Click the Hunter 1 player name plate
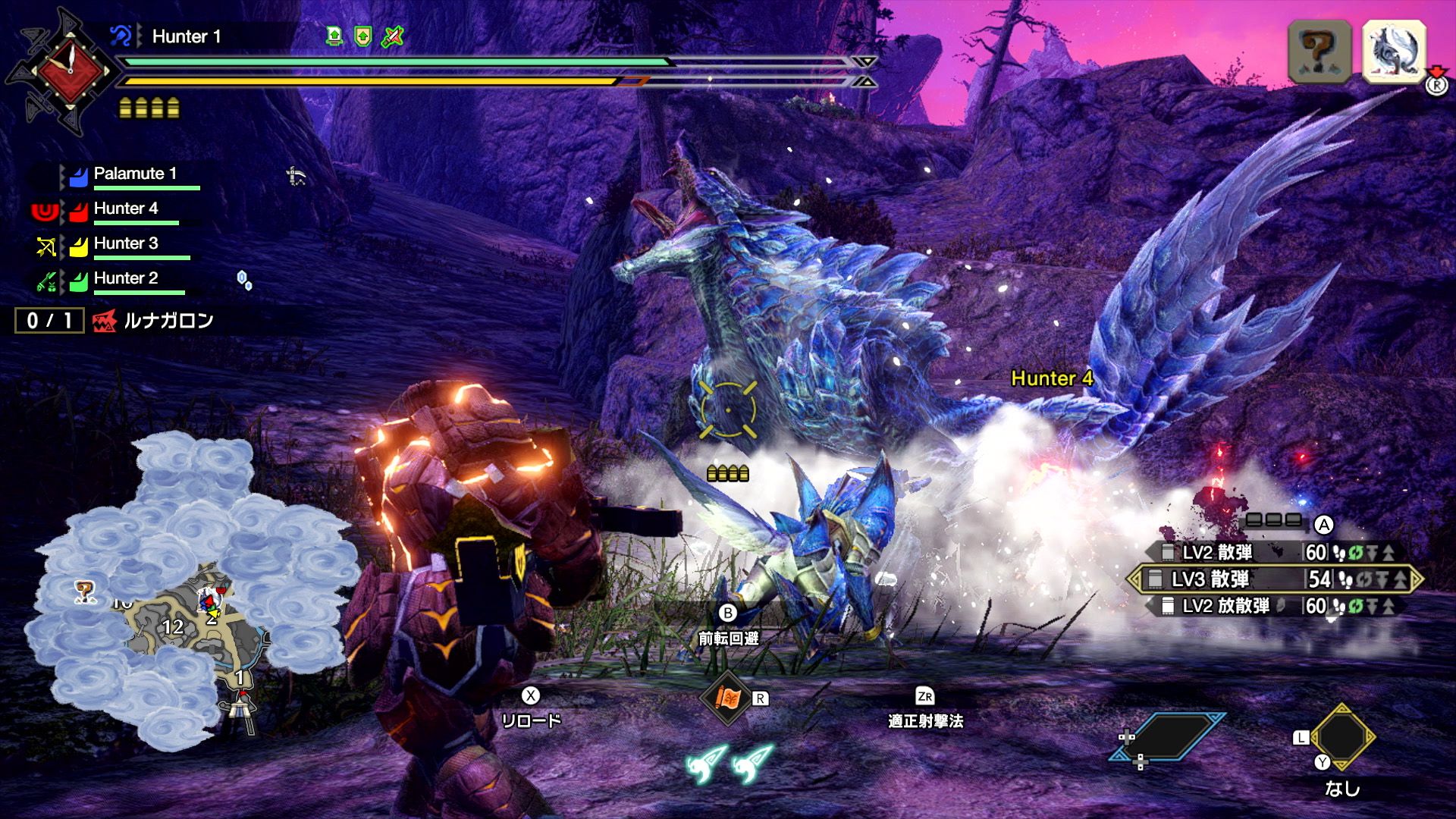The image size is (1456, 819). 186,36
